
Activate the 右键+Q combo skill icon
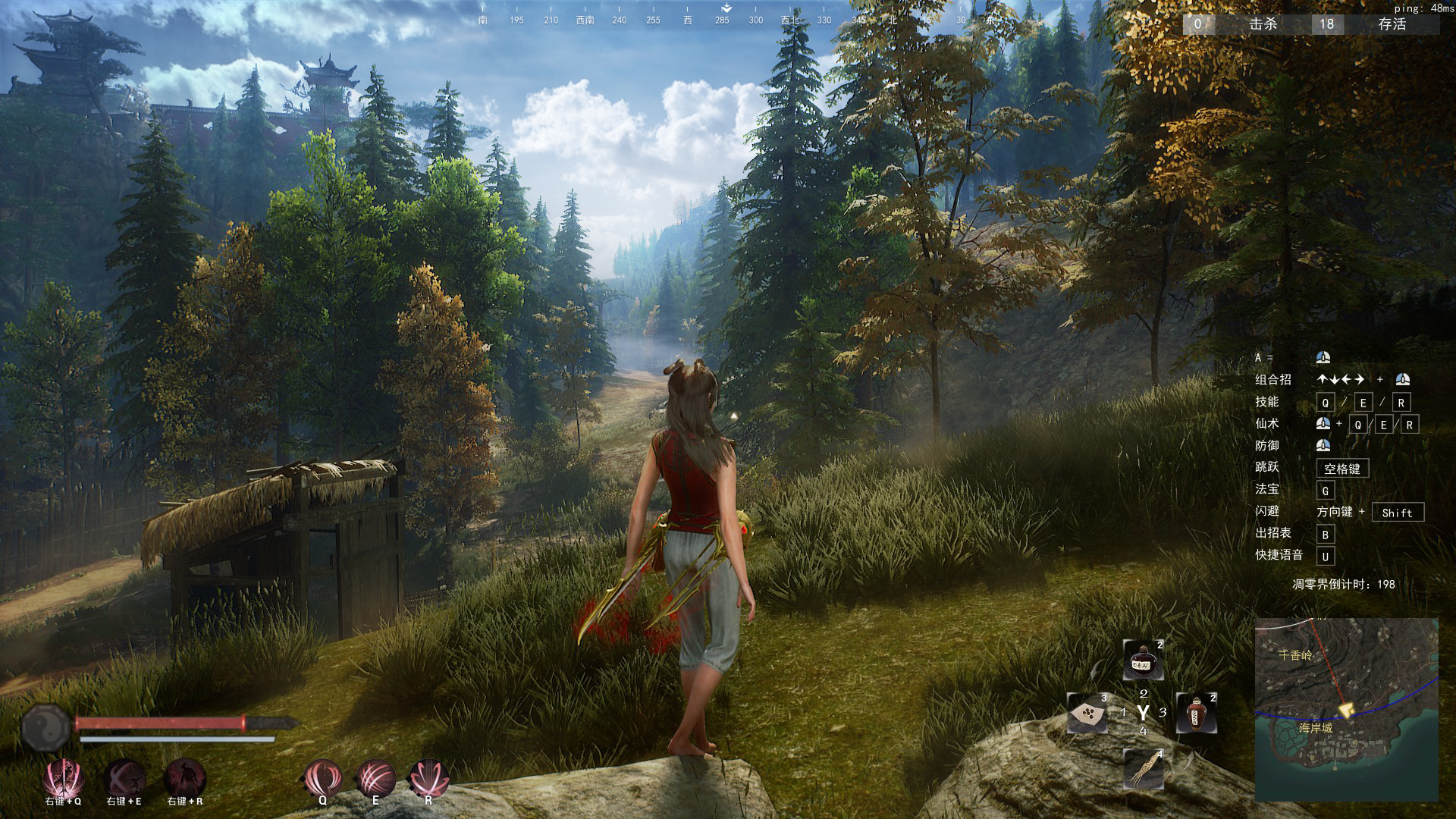[63, 777]
